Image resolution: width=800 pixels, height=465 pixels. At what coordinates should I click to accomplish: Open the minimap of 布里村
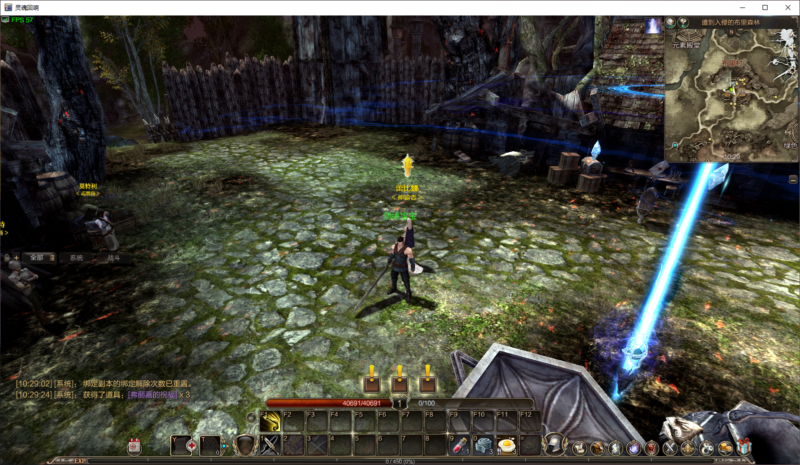click(x=731, y=93)
